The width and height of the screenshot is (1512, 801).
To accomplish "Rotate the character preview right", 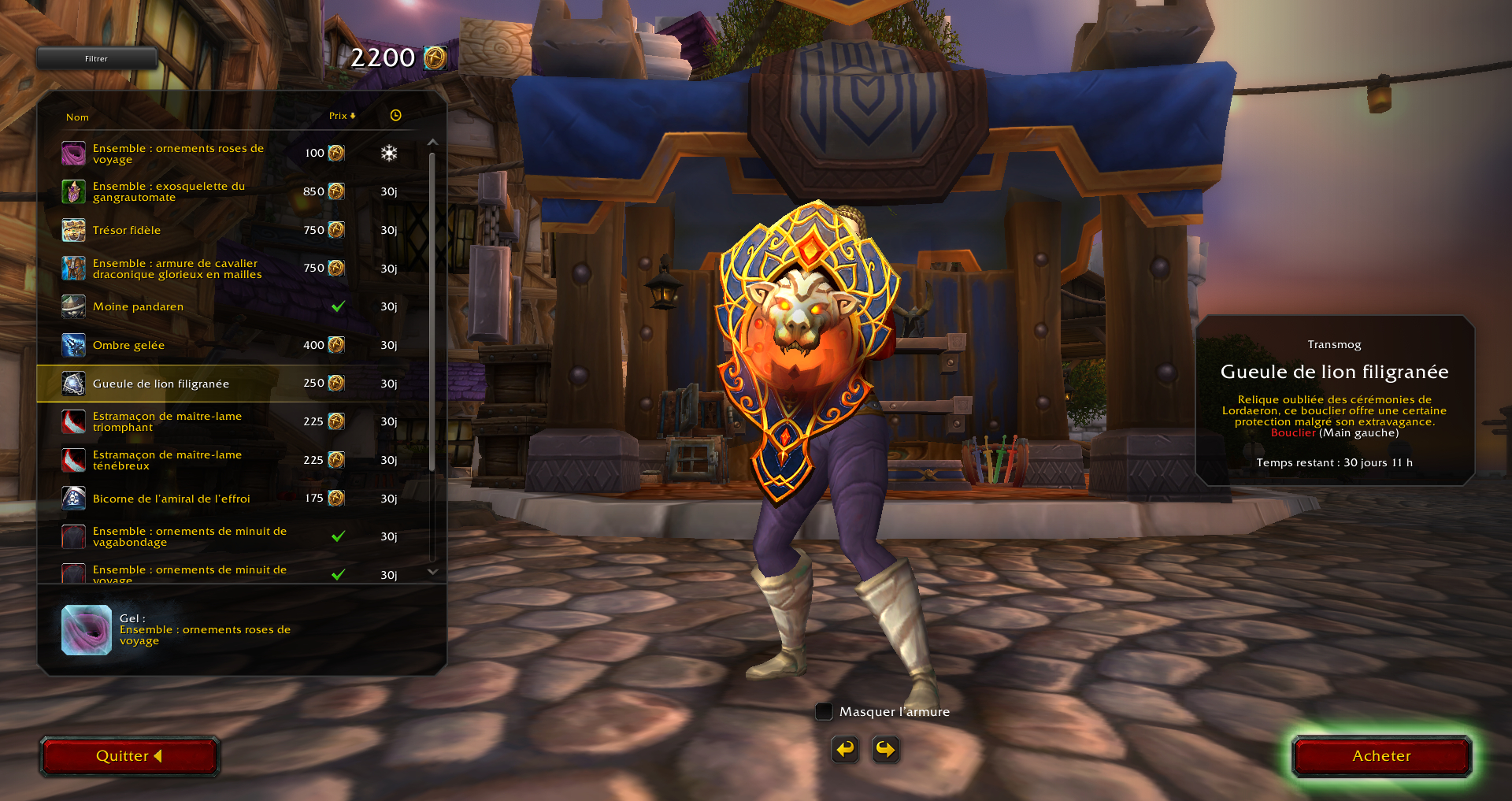I will tap(885, 749).
